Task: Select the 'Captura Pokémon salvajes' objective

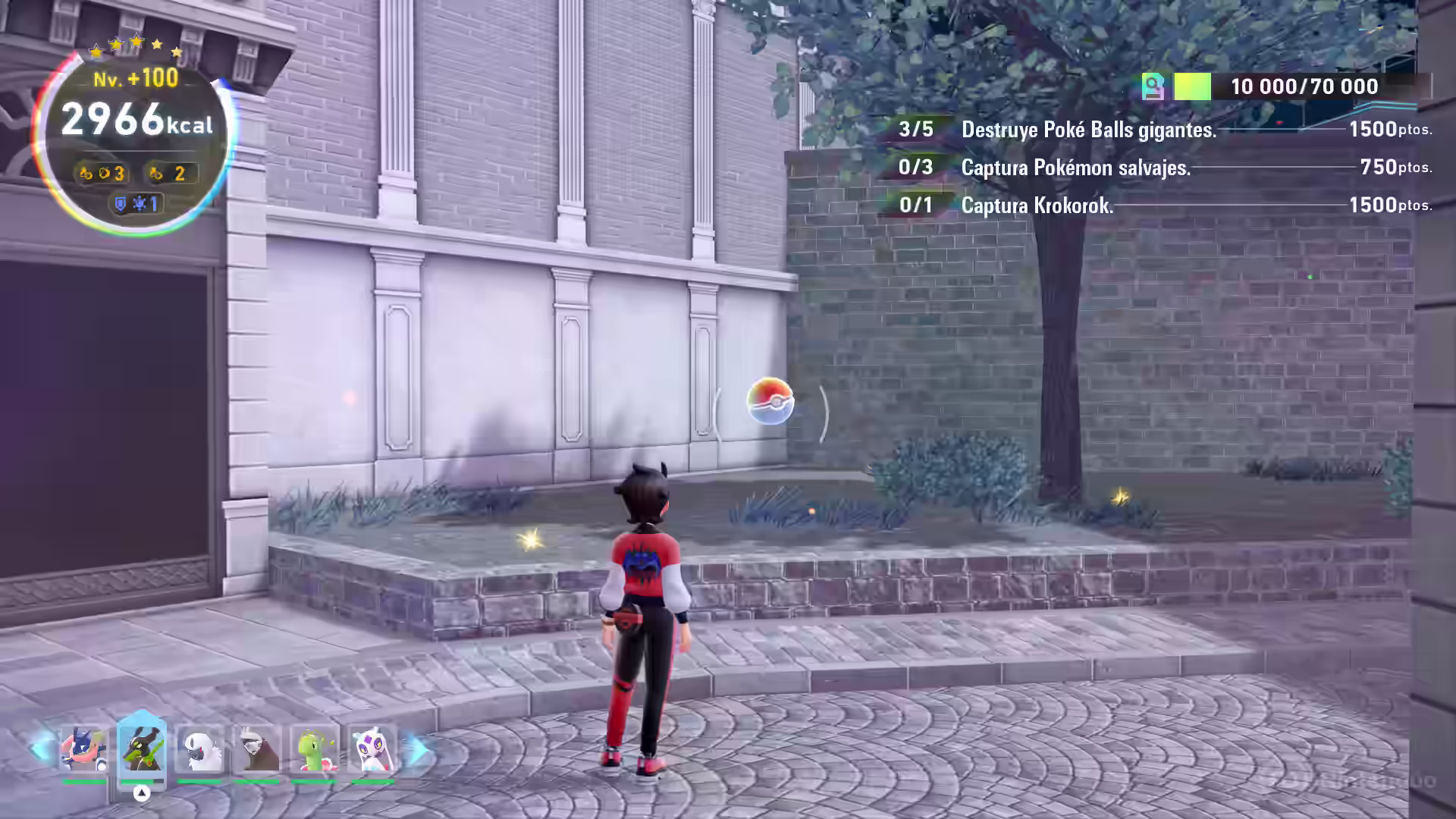Action: point(1075,168)
